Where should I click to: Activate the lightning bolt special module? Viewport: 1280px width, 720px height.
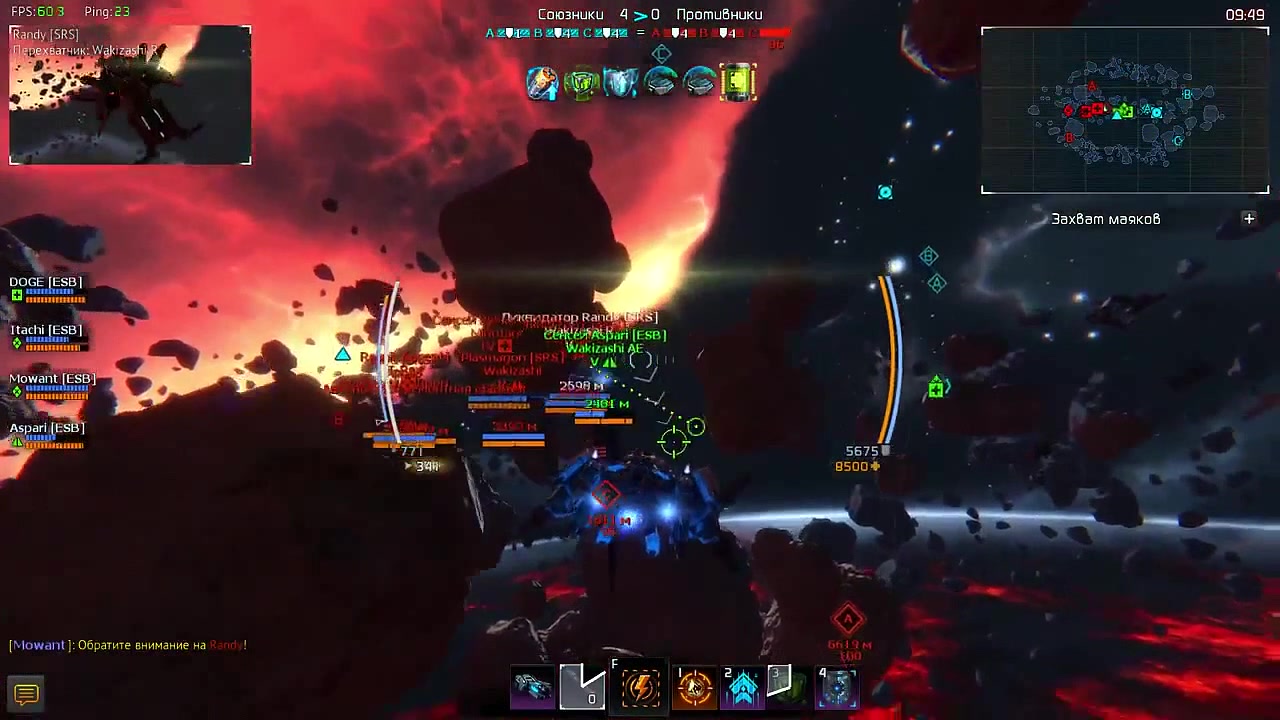point(641,687)
